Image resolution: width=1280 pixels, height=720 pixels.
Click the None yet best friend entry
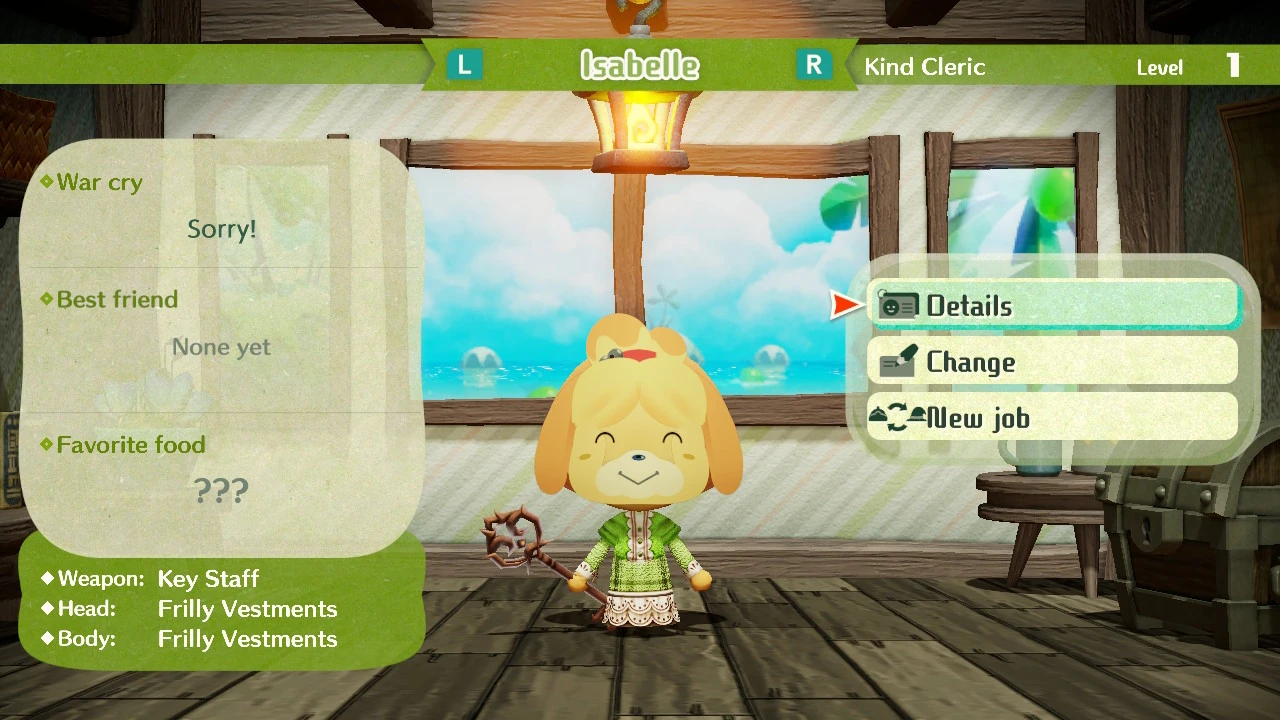coord(221,346)
